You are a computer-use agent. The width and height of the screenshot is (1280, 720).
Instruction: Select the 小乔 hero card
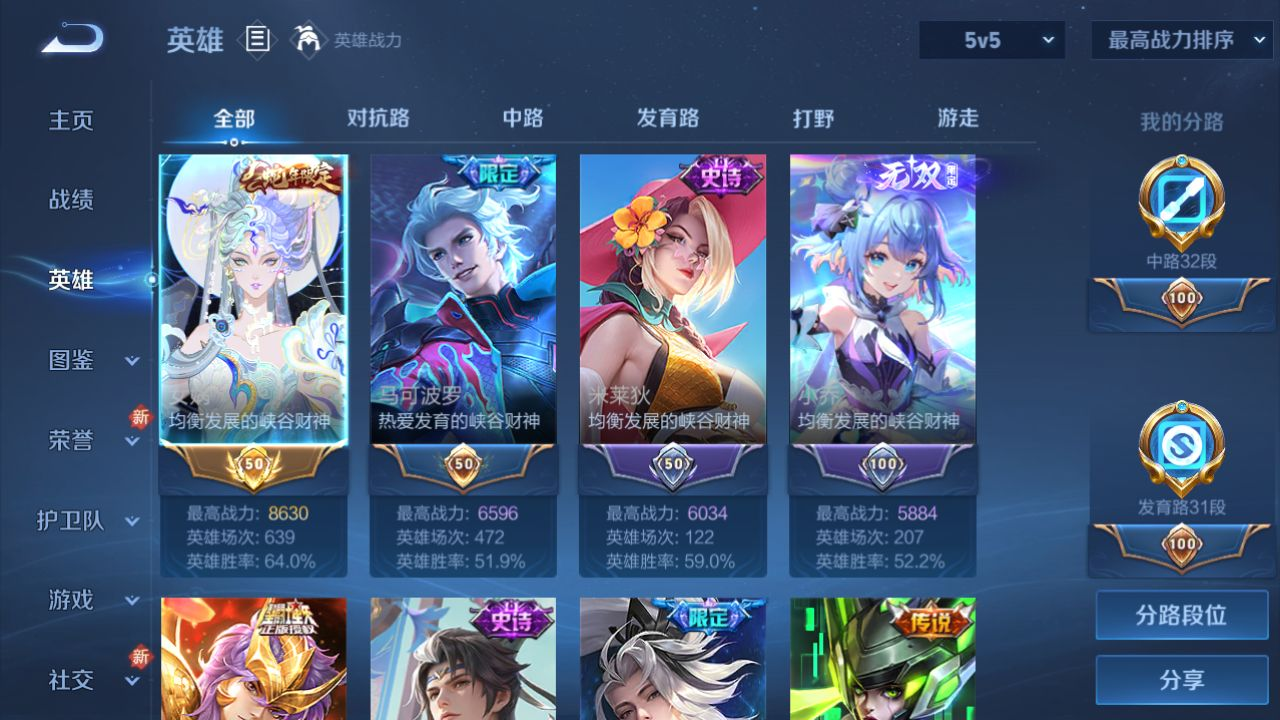pyautogui.click(x=883, y=300)
